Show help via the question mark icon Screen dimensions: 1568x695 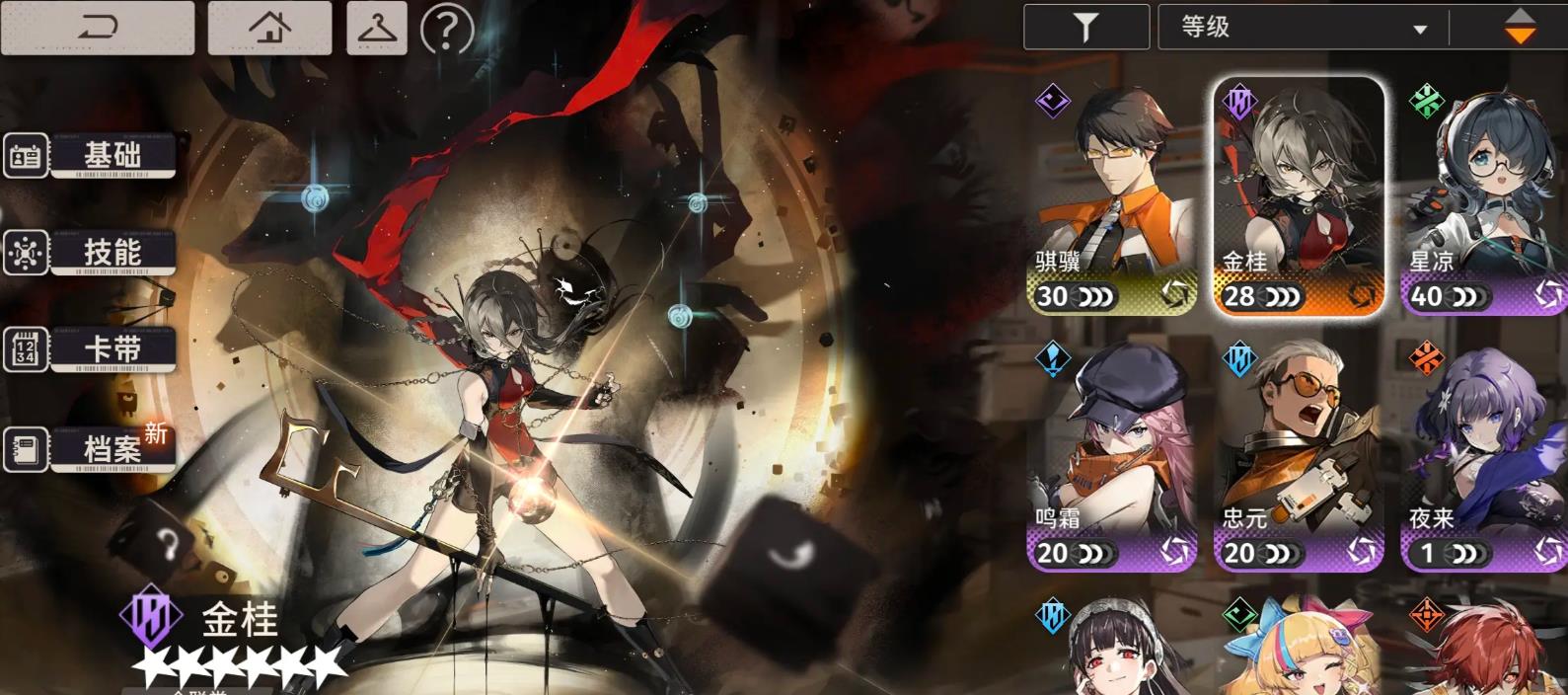pyautogui.click(x=446, y=30)
